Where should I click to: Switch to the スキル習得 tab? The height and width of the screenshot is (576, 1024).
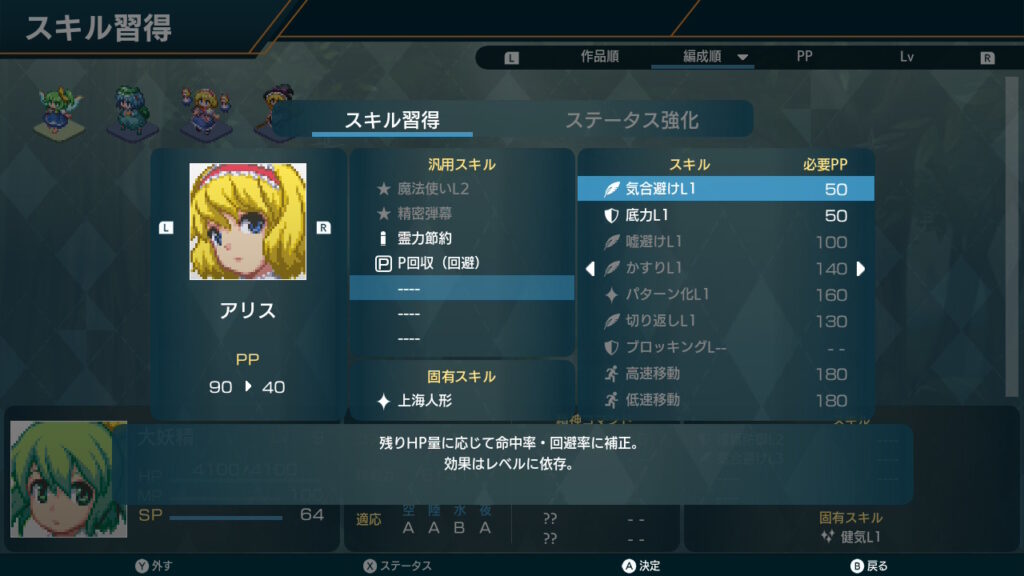pos(392,121)
